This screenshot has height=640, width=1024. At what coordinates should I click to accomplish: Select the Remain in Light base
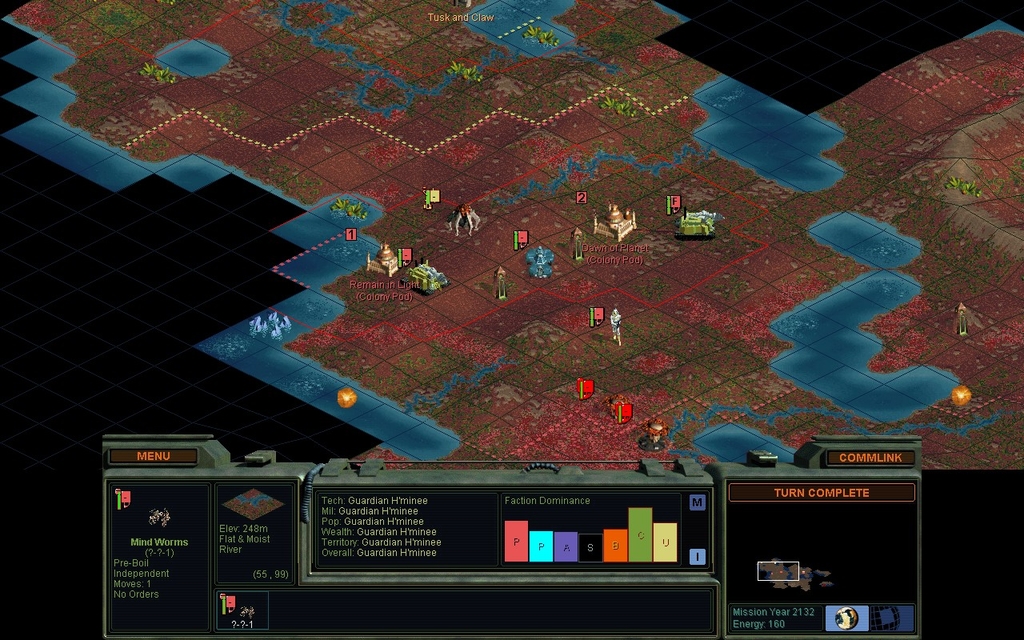click(383, 259)
